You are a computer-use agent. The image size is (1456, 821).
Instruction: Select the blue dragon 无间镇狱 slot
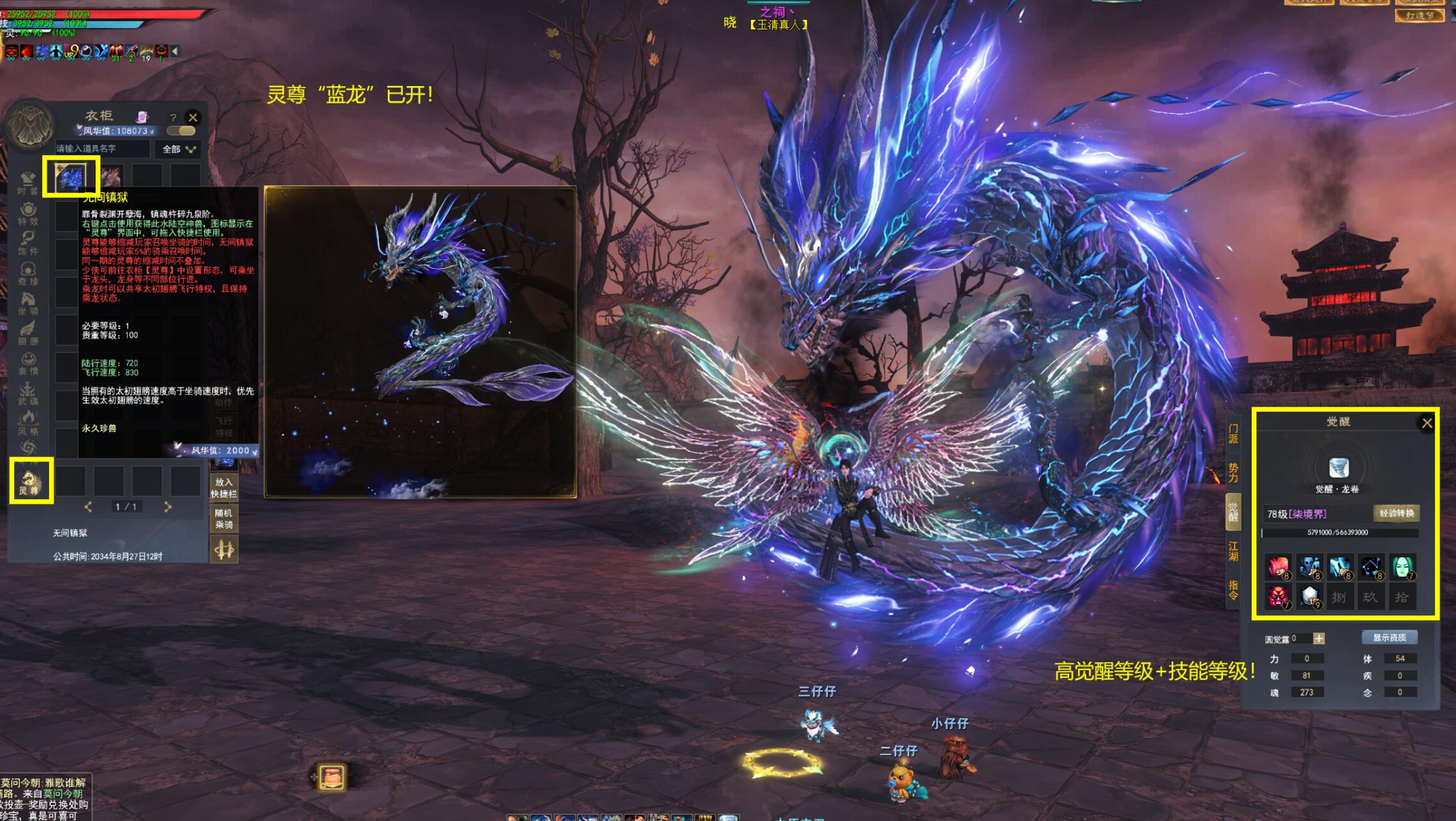click(x=70, y=176)
